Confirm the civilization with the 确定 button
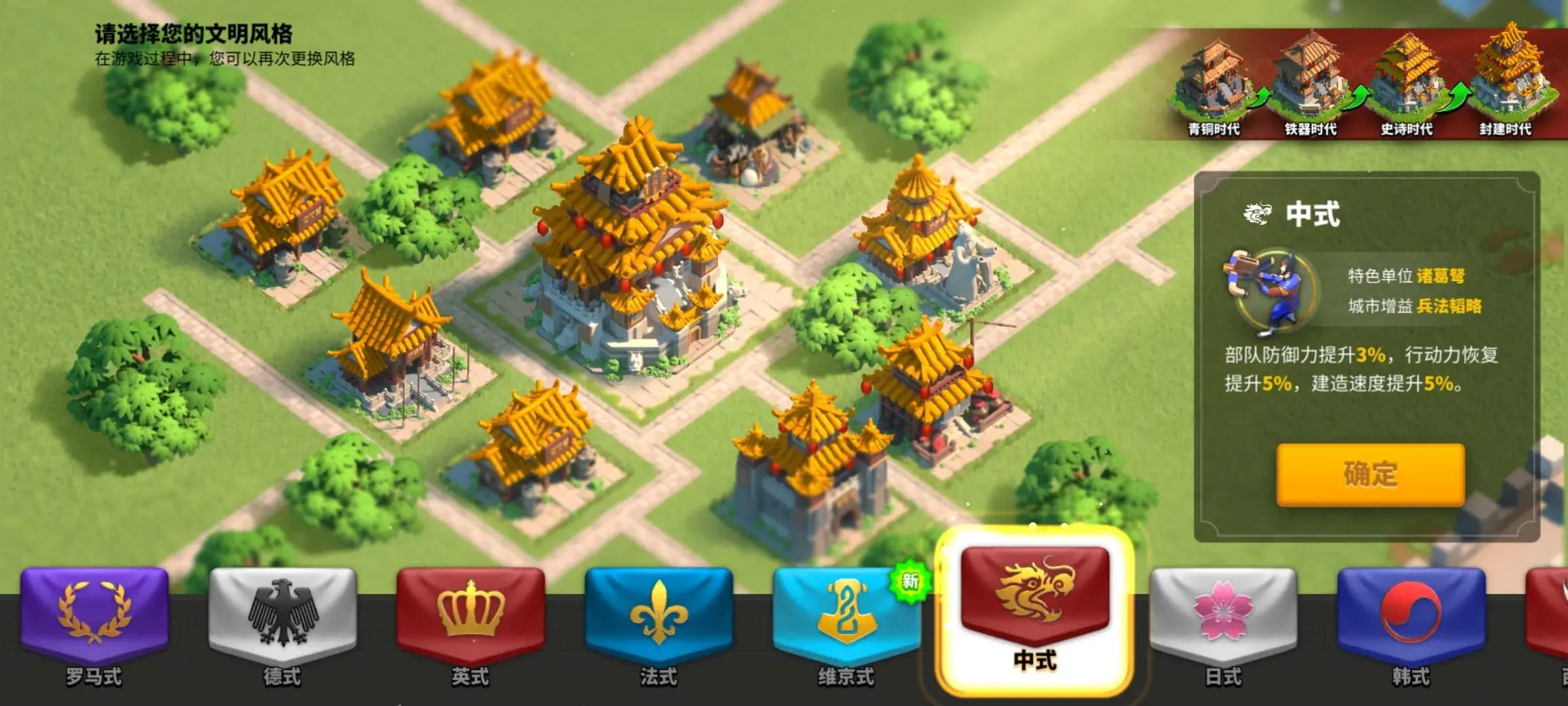Viewport: 1568px width, 706px height. (1370, 474)
